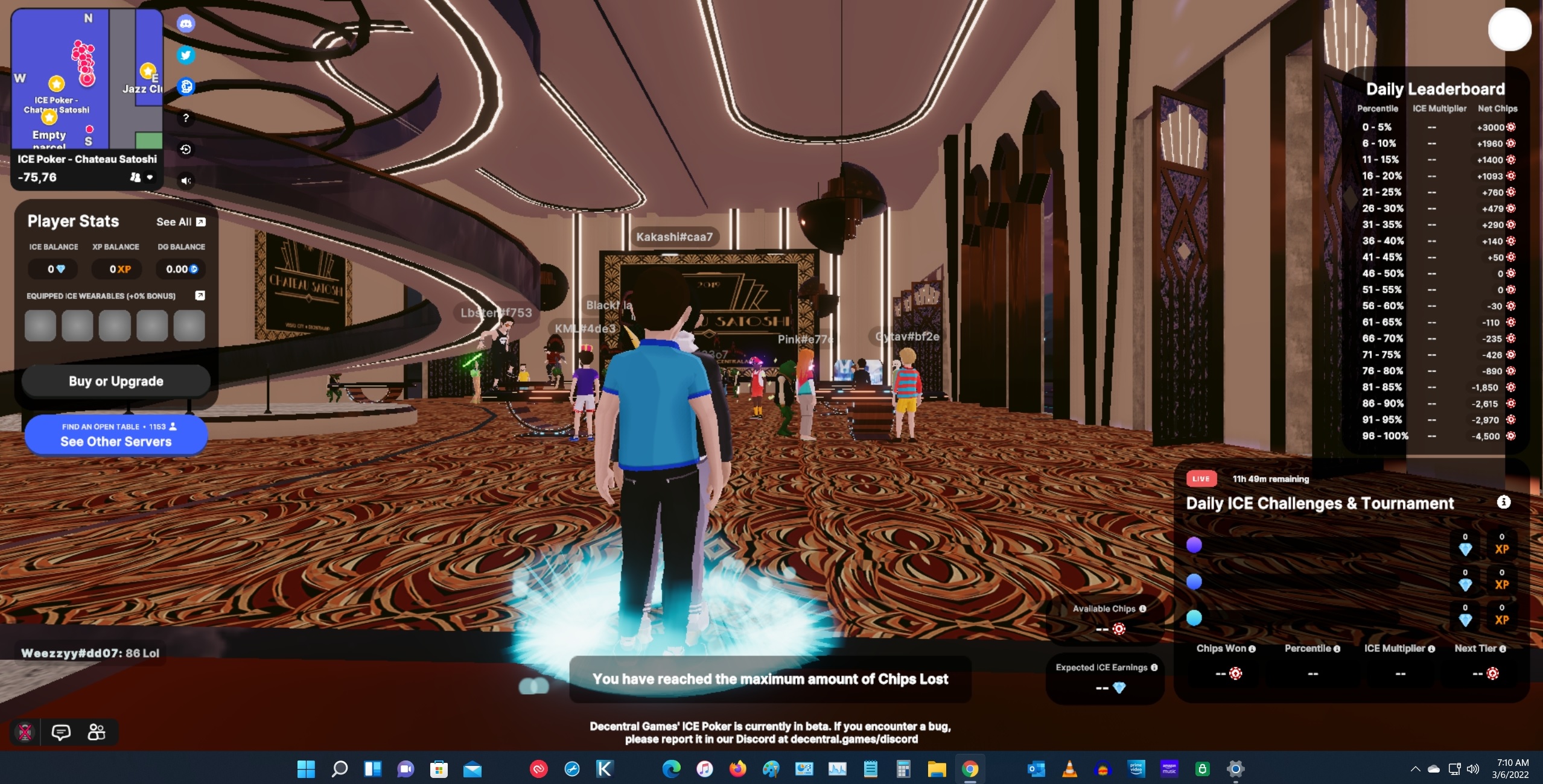Expand the equipped ICE wearables panel arrow
Image resolution: width=1543 pixels, height=784 pixels.
pyautogui.click(x=199, y=296)
